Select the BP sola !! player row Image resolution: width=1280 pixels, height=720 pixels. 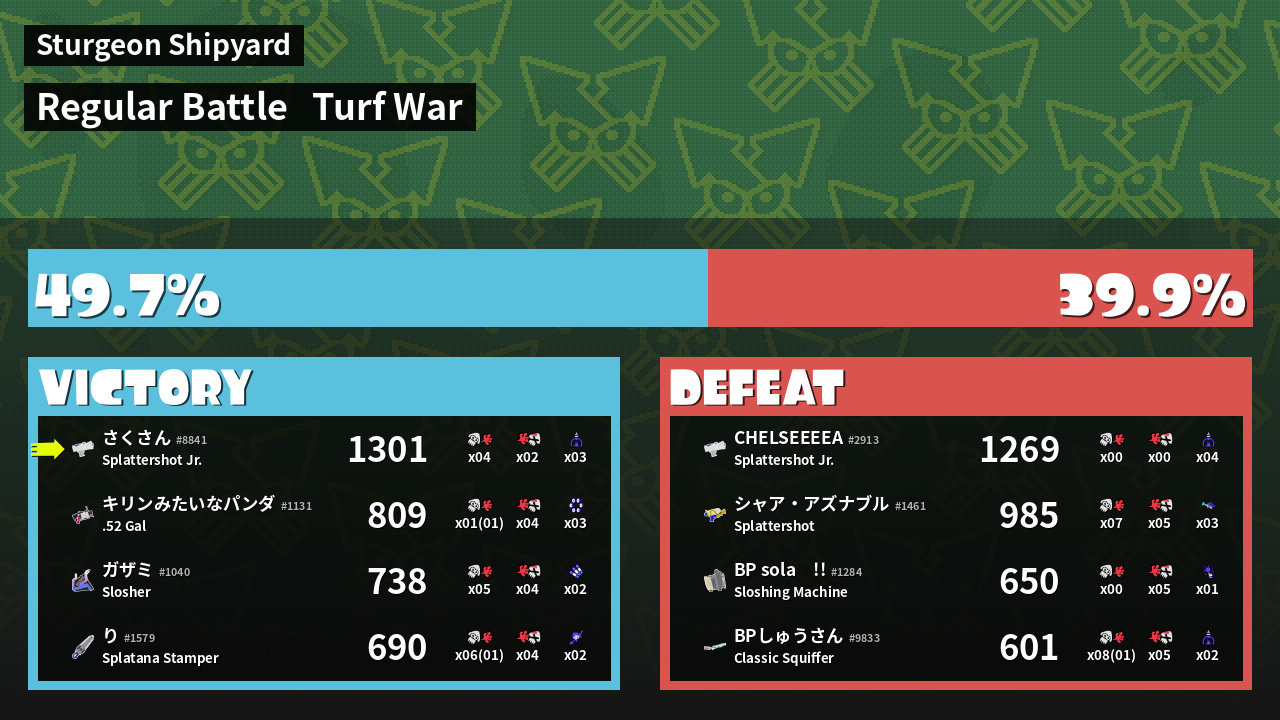(956, 581)
